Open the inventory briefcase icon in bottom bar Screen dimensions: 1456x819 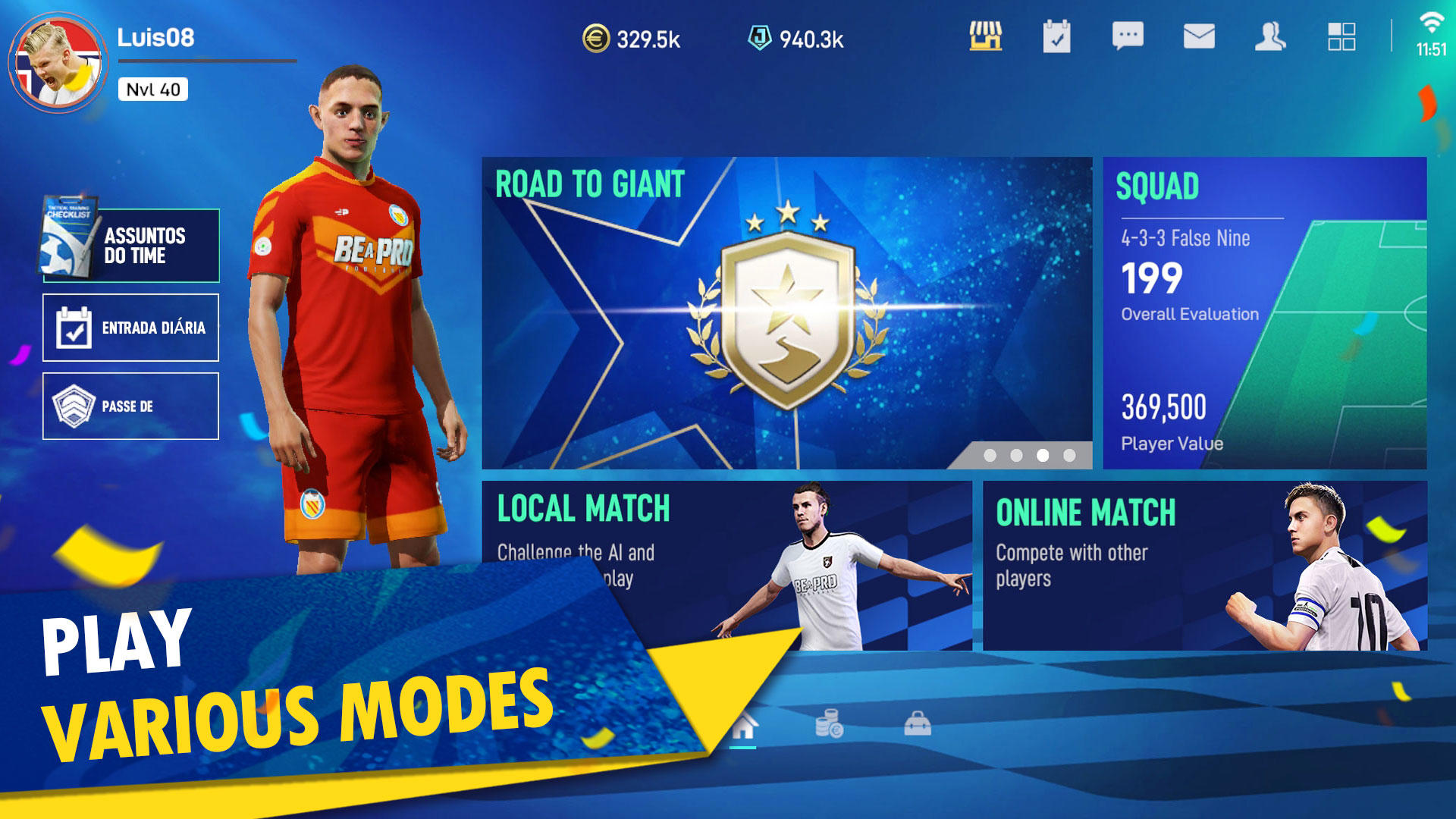[x=918, y=724]
